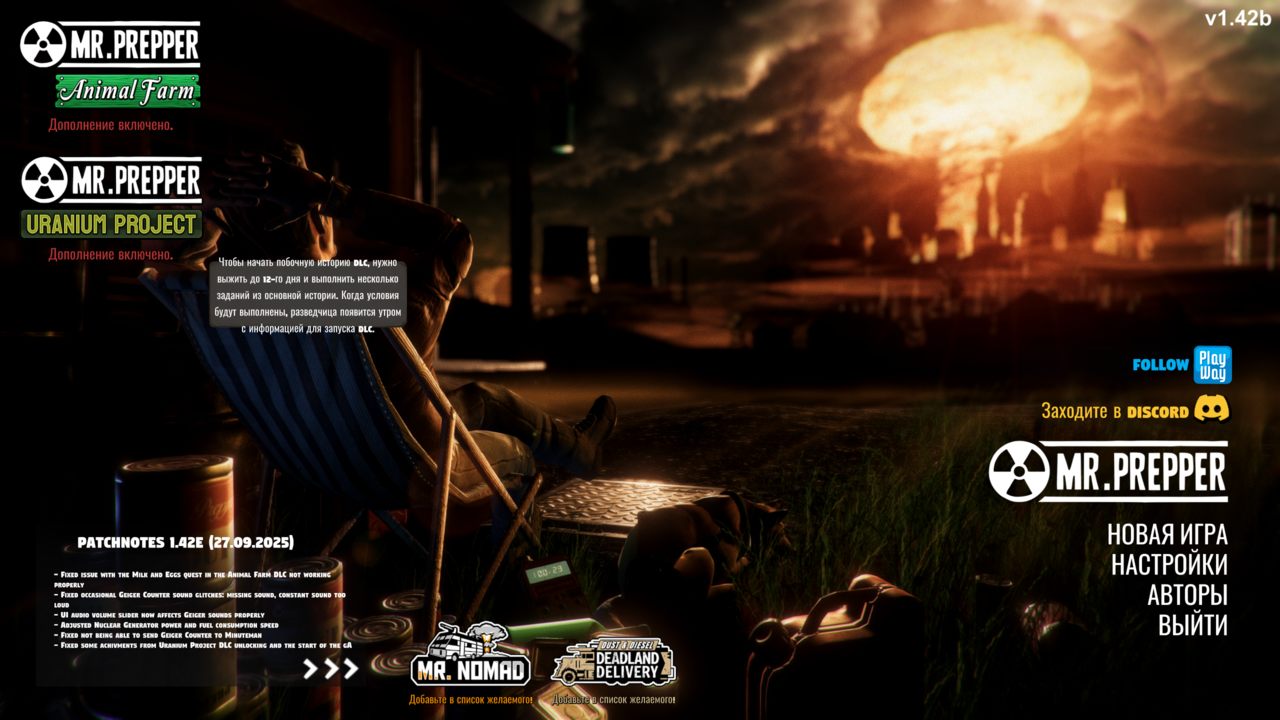Choose Выйти to quit the game
The height and width of the screenshot is (720, 1280).
tap(1192, 626)
